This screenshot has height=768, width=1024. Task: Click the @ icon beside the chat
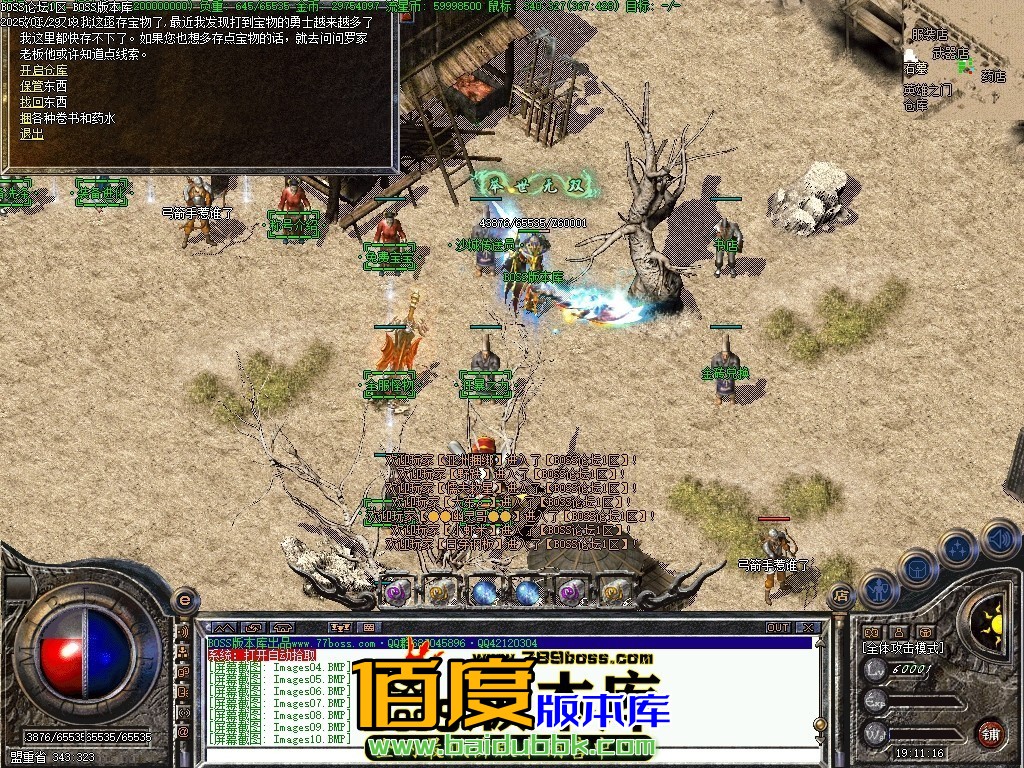(184, 732)
